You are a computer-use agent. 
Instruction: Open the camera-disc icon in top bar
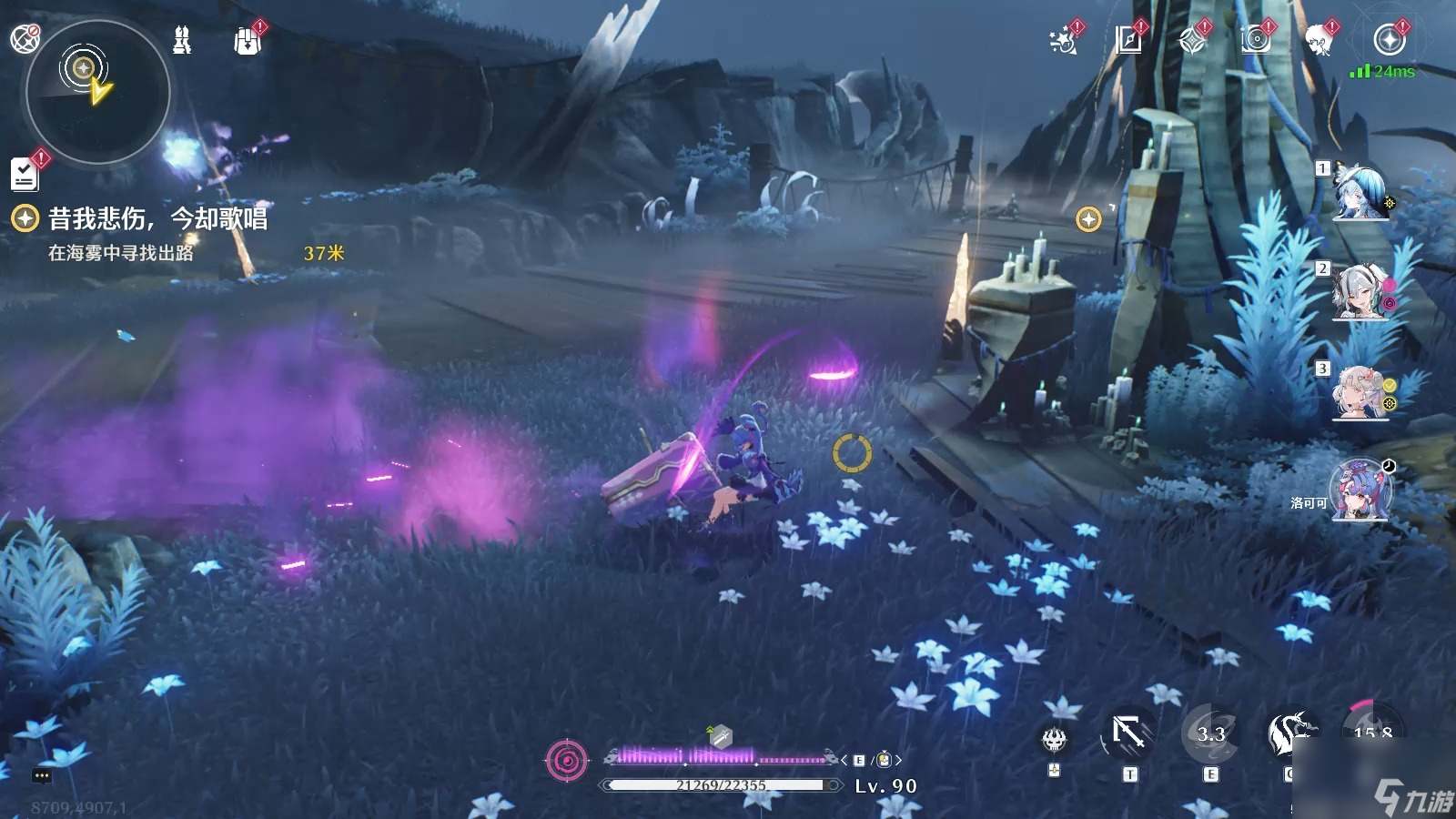tap(1256, 40)
